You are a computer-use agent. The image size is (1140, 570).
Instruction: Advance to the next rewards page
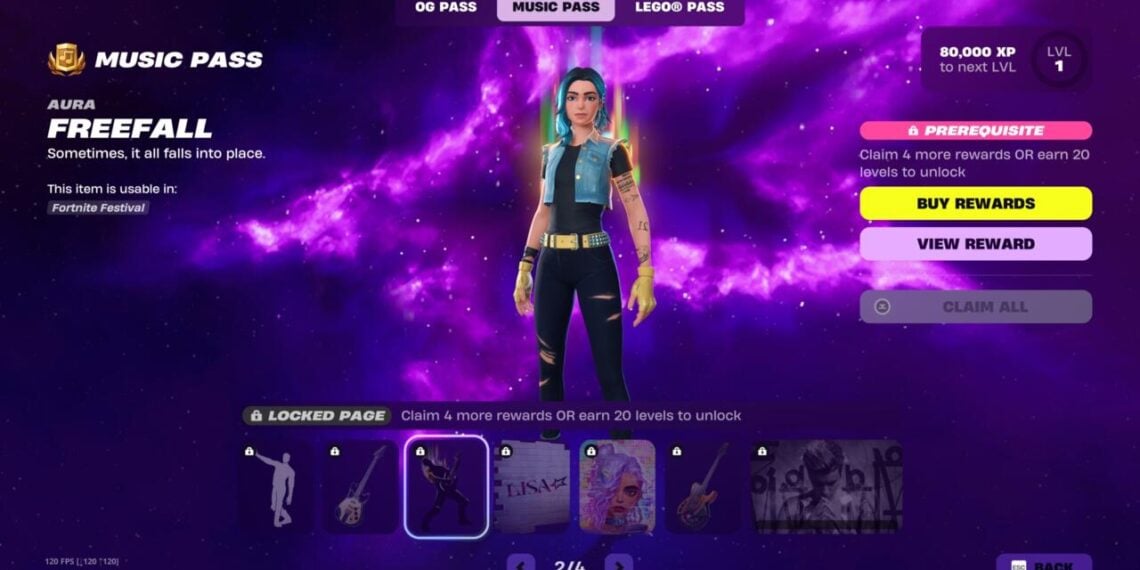(619, 563)
